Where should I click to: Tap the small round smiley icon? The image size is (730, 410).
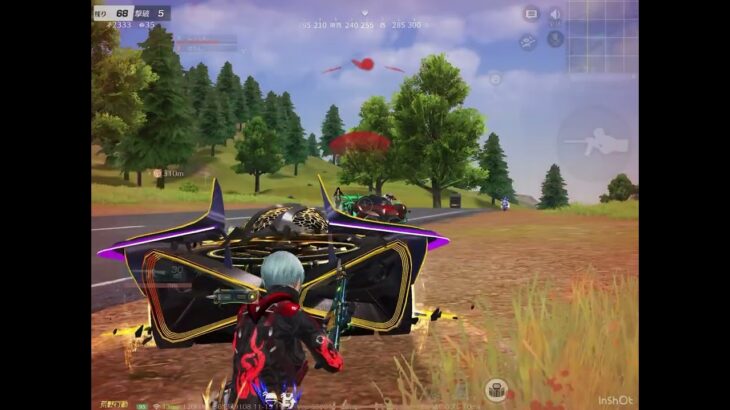[x=494, y=78]
